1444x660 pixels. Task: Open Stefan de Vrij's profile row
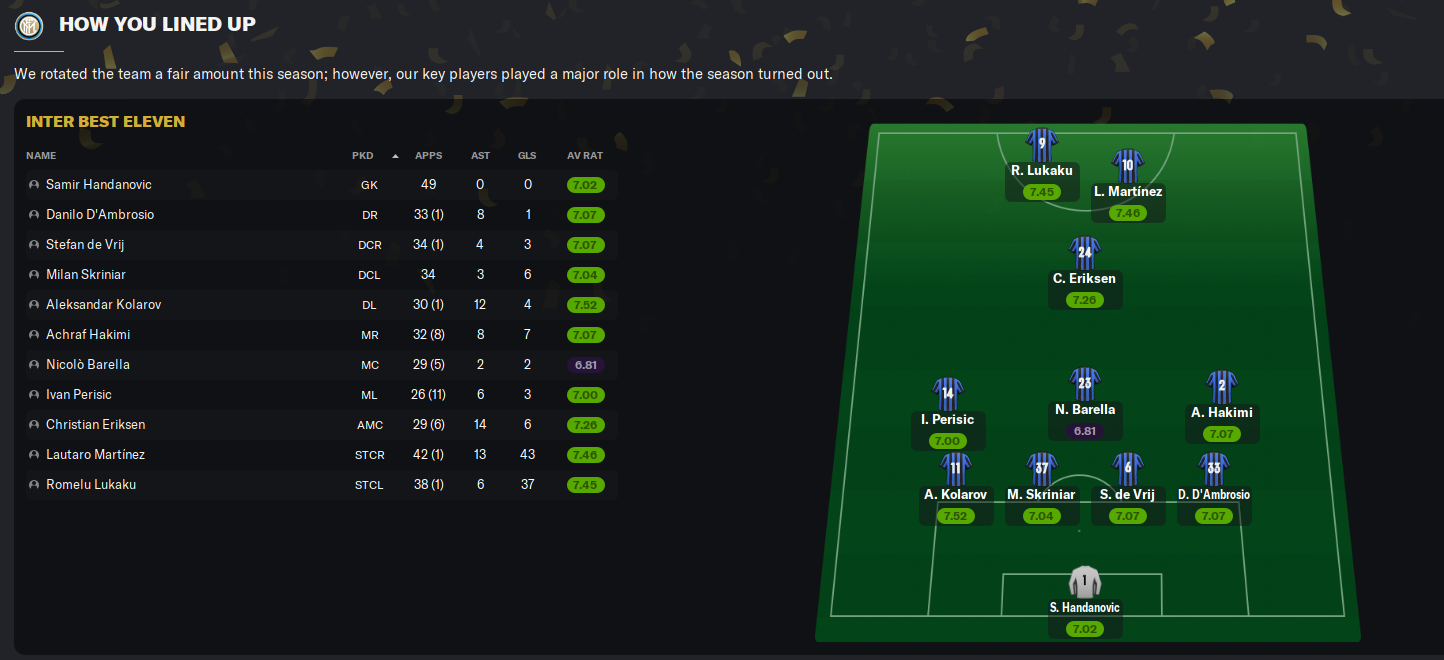(x=85, y=245)
